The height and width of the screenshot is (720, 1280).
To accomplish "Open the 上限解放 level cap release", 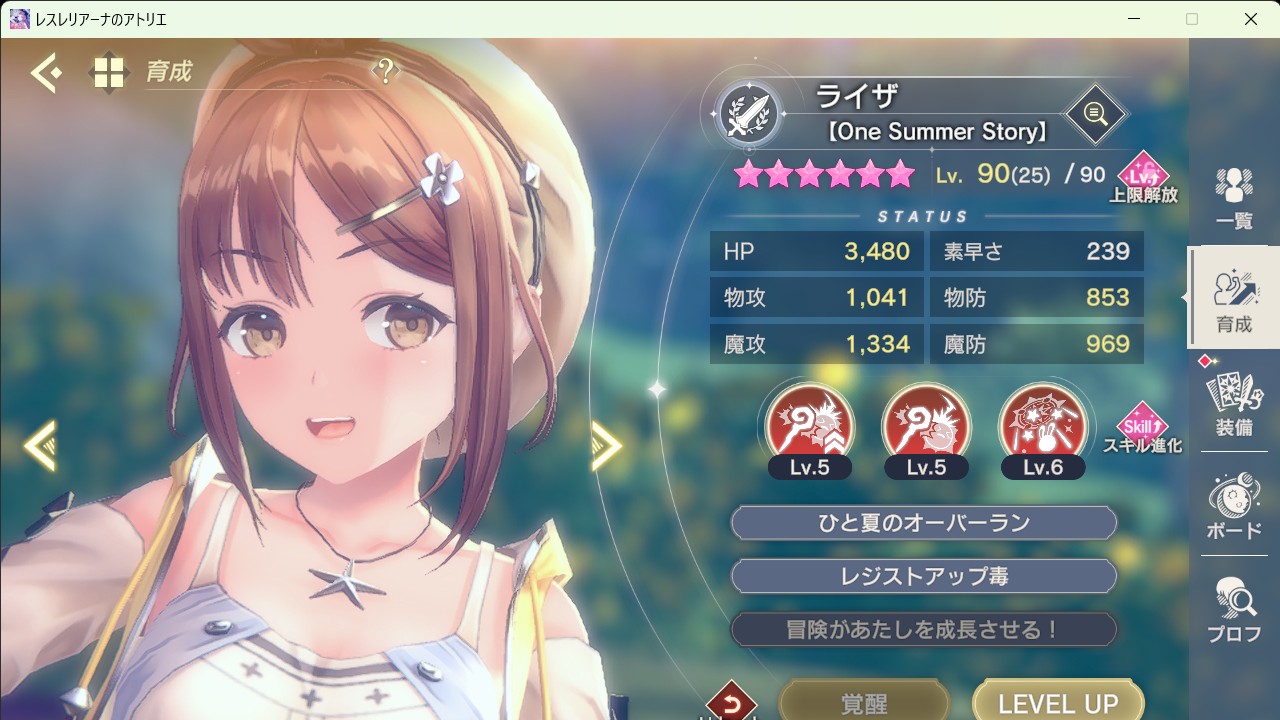I will [x=1142, y=178].
